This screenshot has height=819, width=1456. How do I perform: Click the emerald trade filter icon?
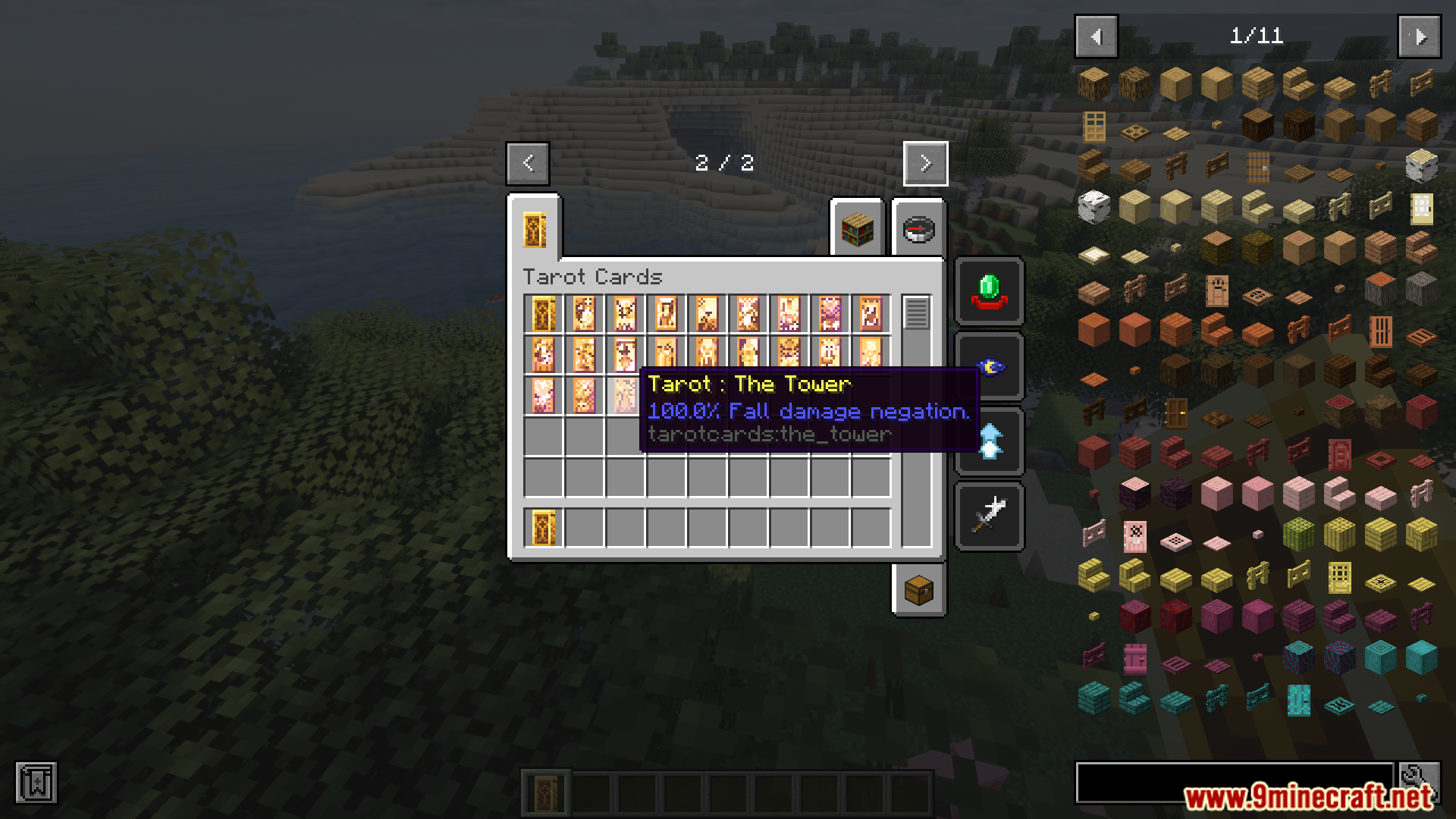point(988,292)
